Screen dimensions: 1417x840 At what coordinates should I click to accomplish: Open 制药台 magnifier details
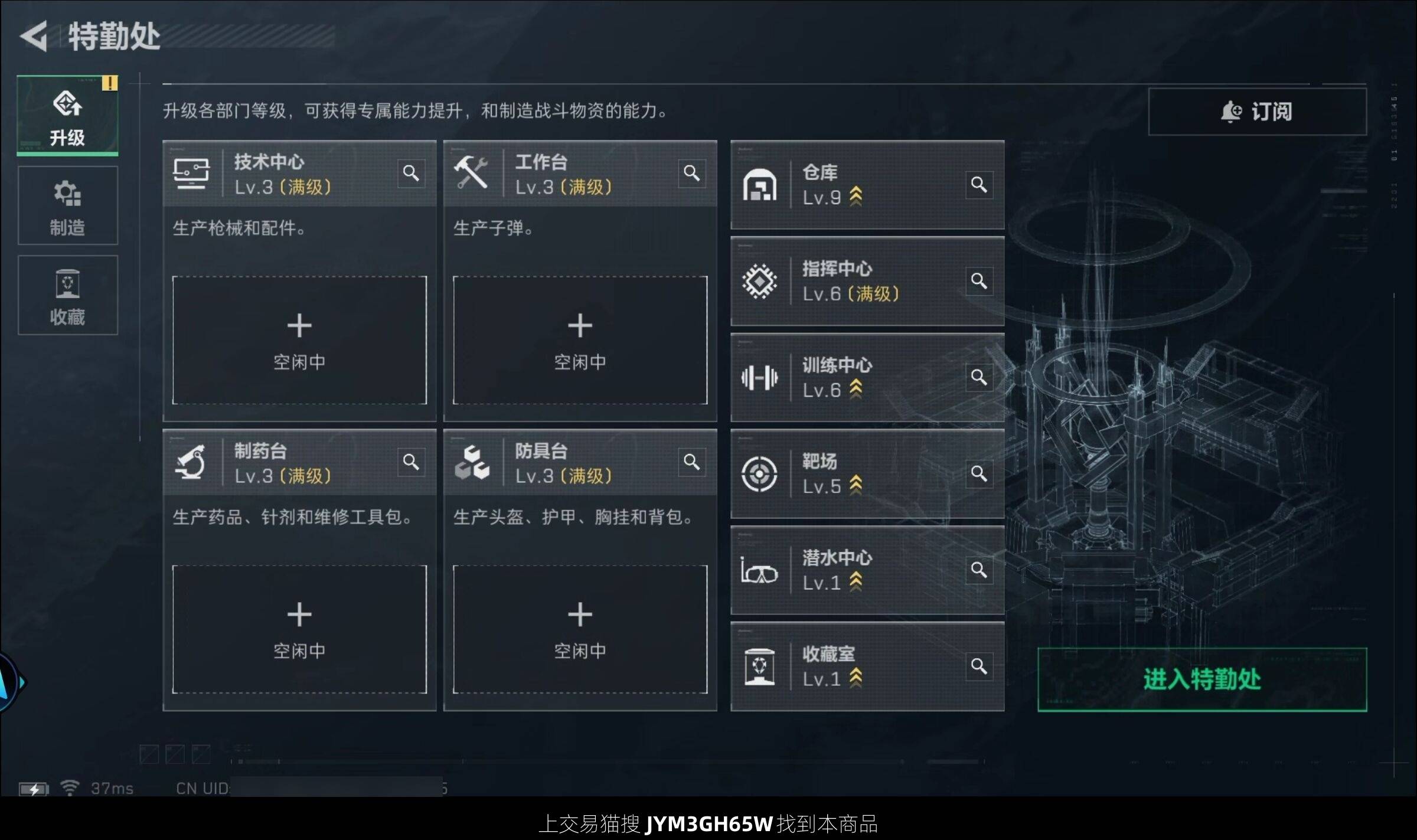point(411,462)
